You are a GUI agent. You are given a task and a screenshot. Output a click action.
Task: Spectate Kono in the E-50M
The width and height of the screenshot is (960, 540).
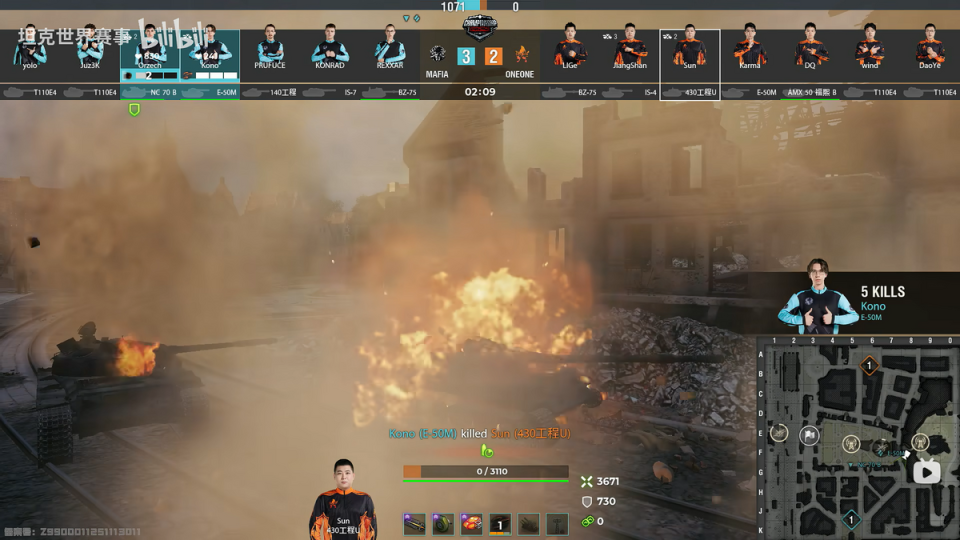(210, 52)
